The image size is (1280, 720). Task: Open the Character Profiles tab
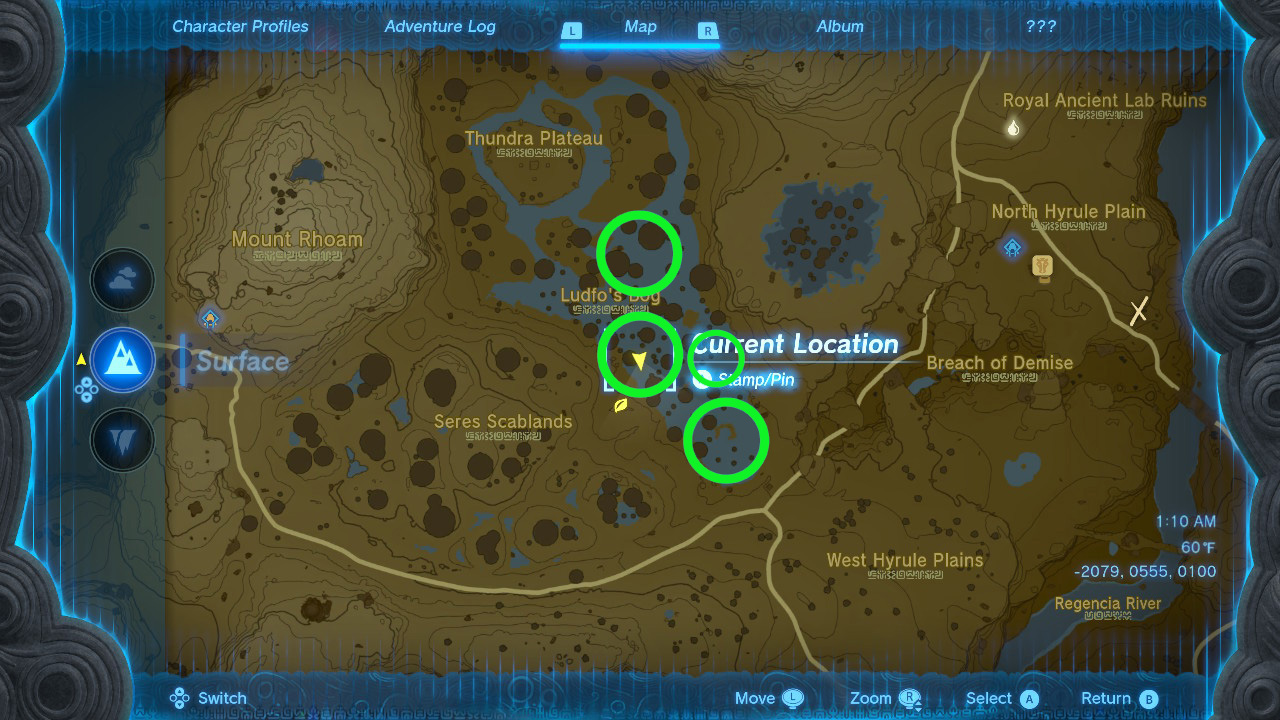[x=240, y=26]
